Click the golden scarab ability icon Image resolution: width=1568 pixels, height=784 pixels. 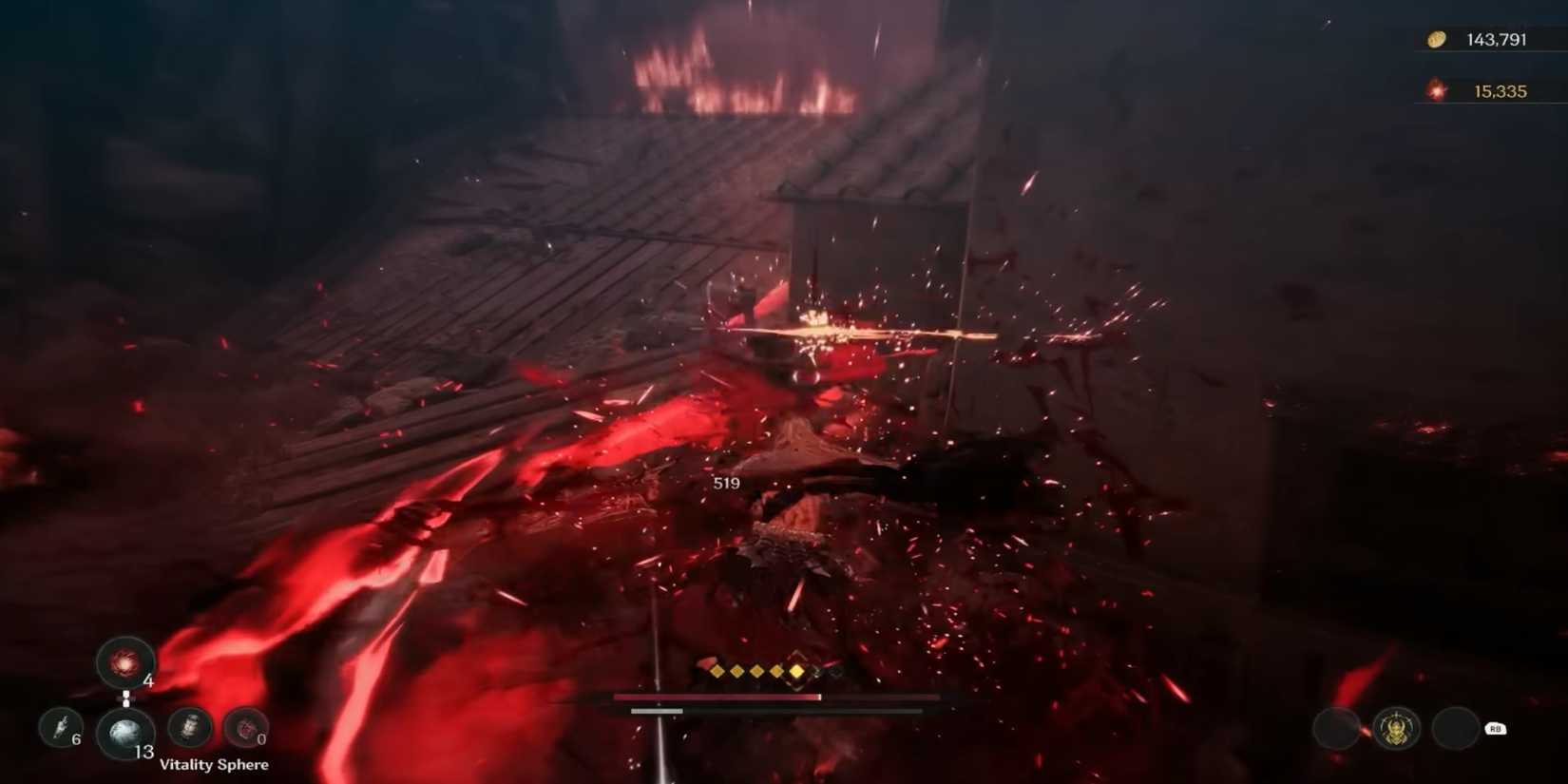tap(1395, 729)
